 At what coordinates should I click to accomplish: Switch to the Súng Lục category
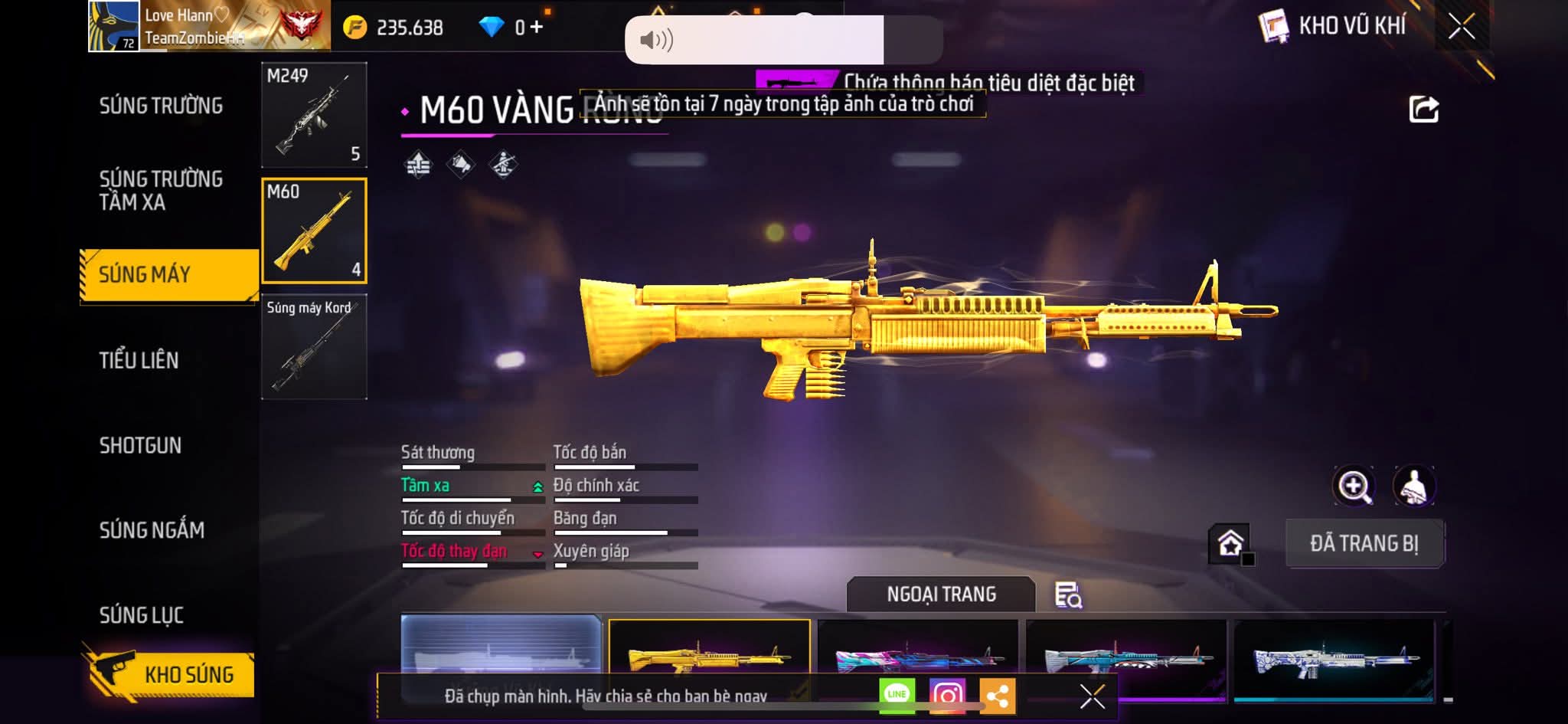[142, 614]
